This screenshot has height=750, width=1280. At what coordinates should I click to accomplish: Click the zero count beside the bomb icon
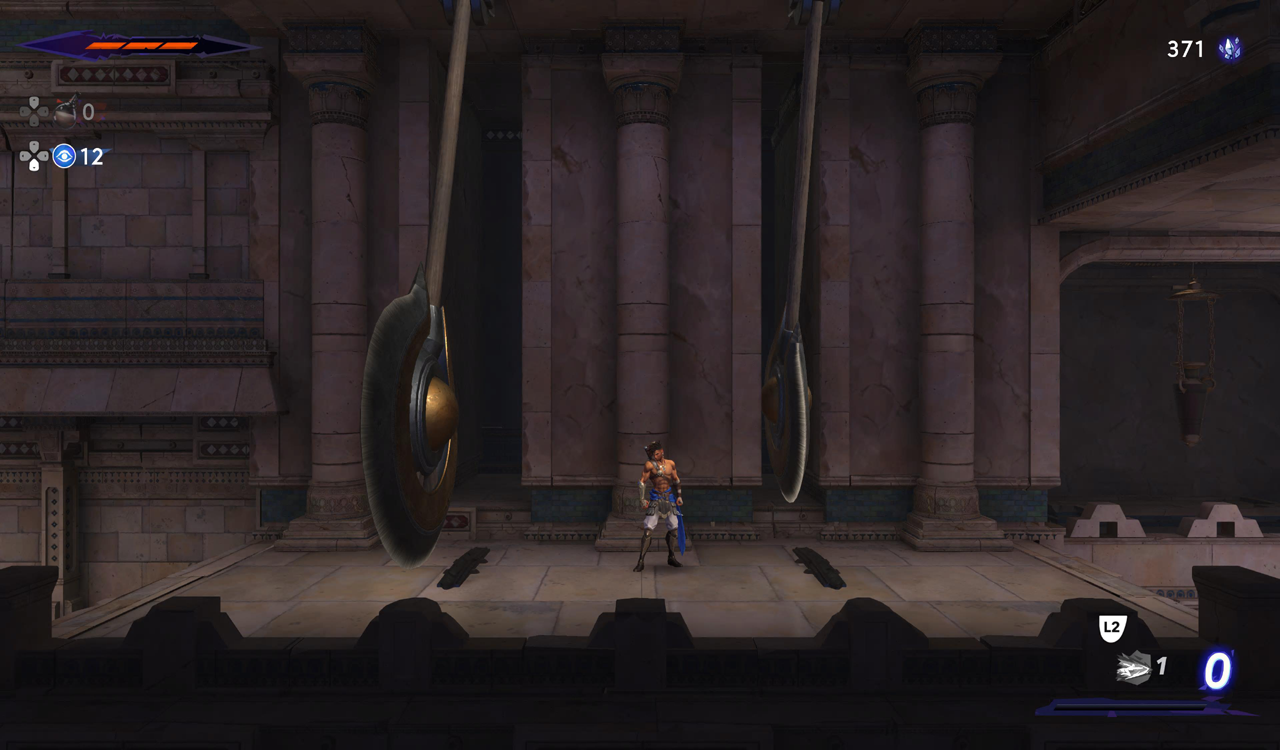(x=90, y=114)
